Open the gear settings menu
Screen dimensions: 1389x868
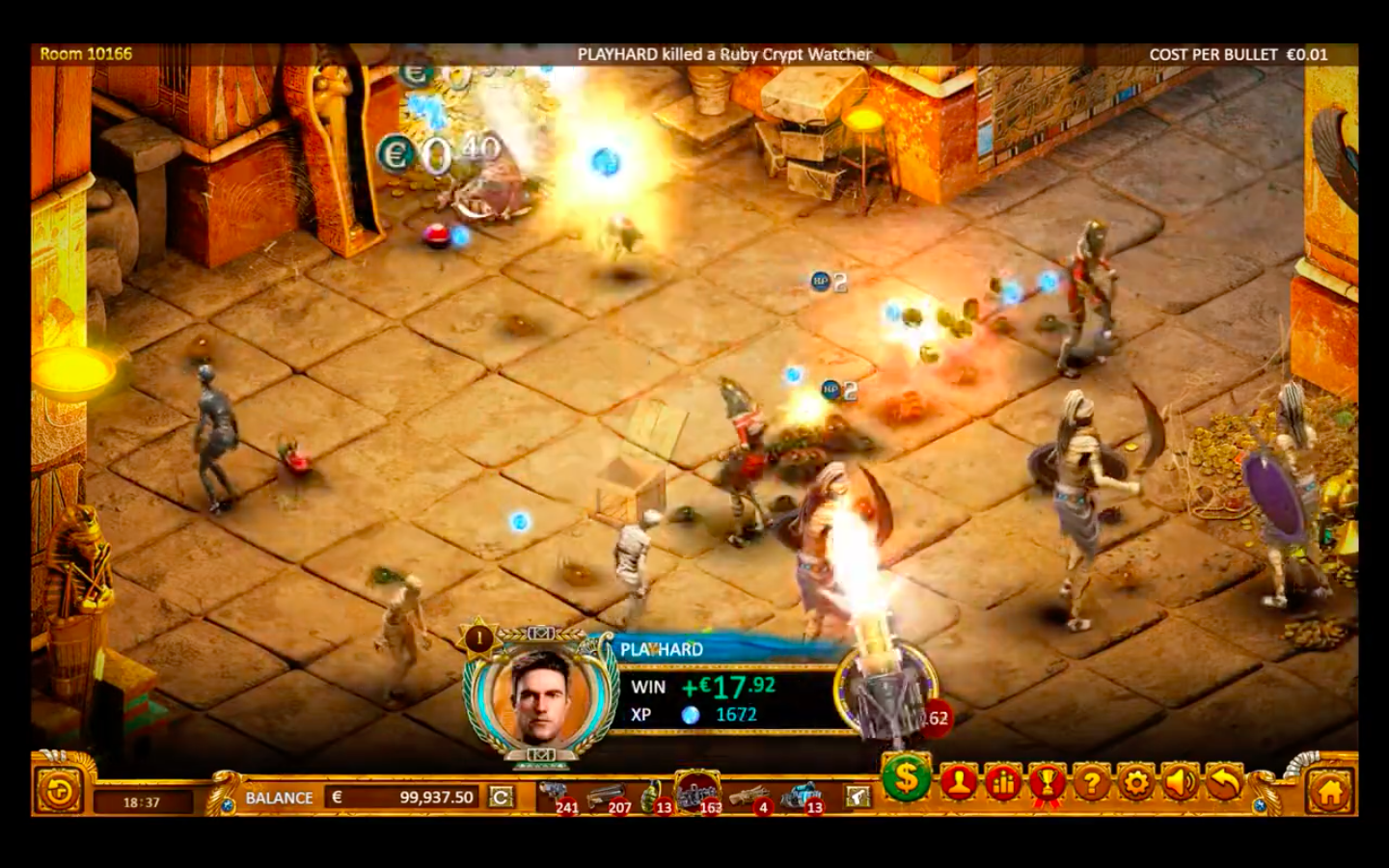click(x=1135, y=783)
